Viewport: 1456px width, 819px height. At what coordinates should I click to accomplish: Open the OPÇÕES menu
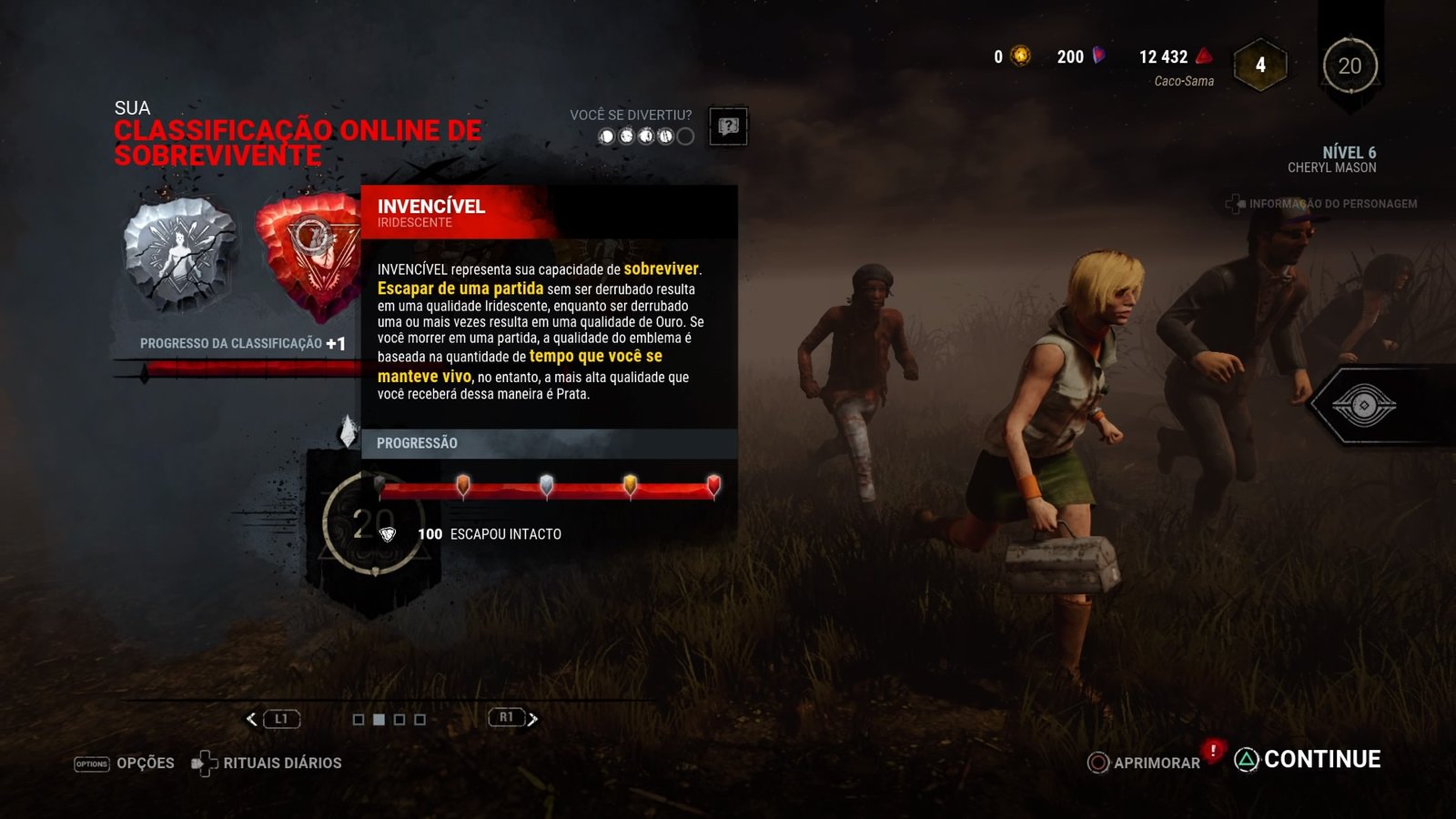point(125,763)
